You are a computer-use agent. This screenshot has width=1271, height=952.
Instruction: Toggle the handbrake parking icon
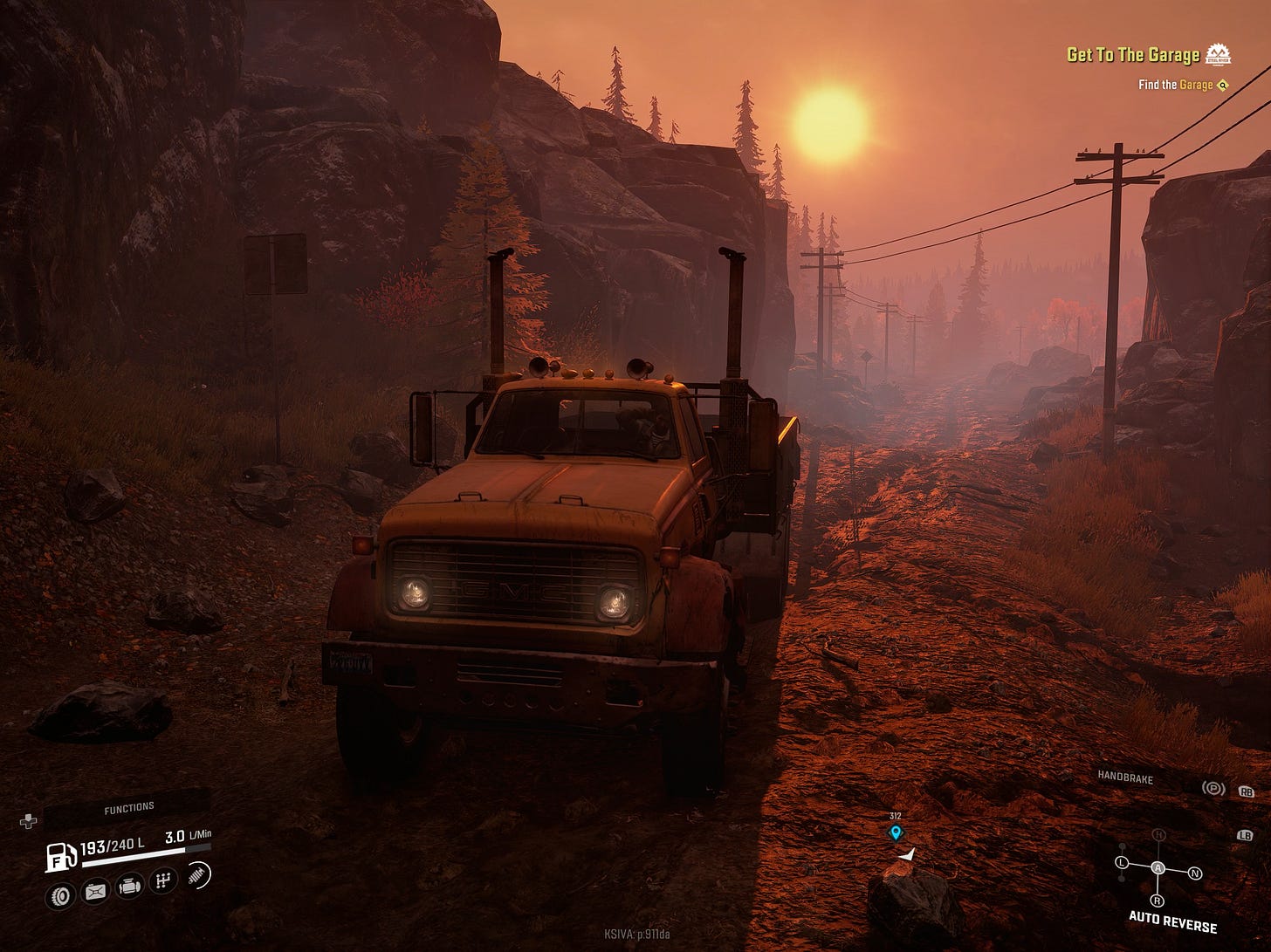point(1213,789)
